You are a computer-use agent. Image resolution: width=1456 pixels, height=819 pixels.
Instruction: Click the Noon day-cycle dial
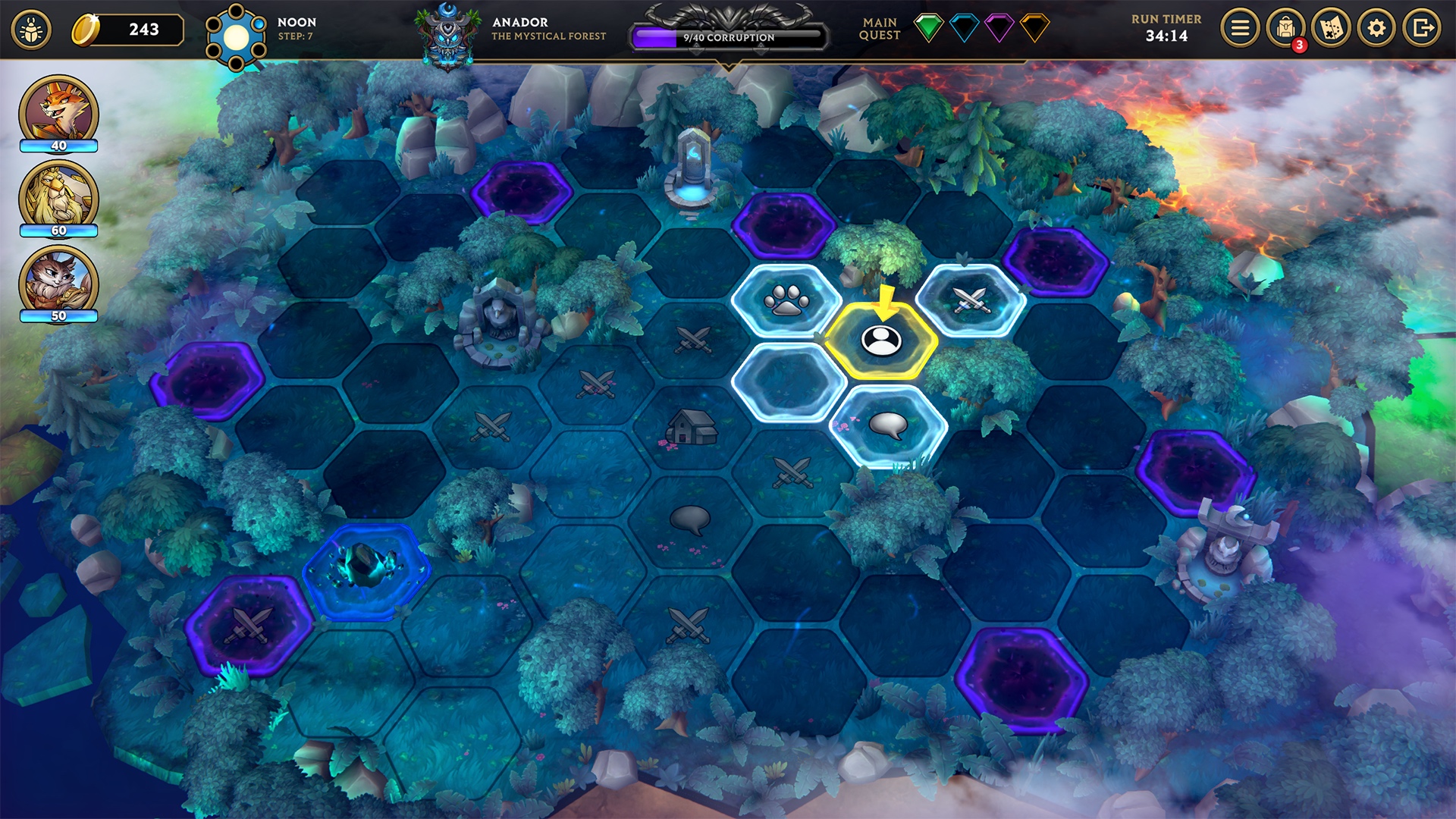[x=236, y=36]
